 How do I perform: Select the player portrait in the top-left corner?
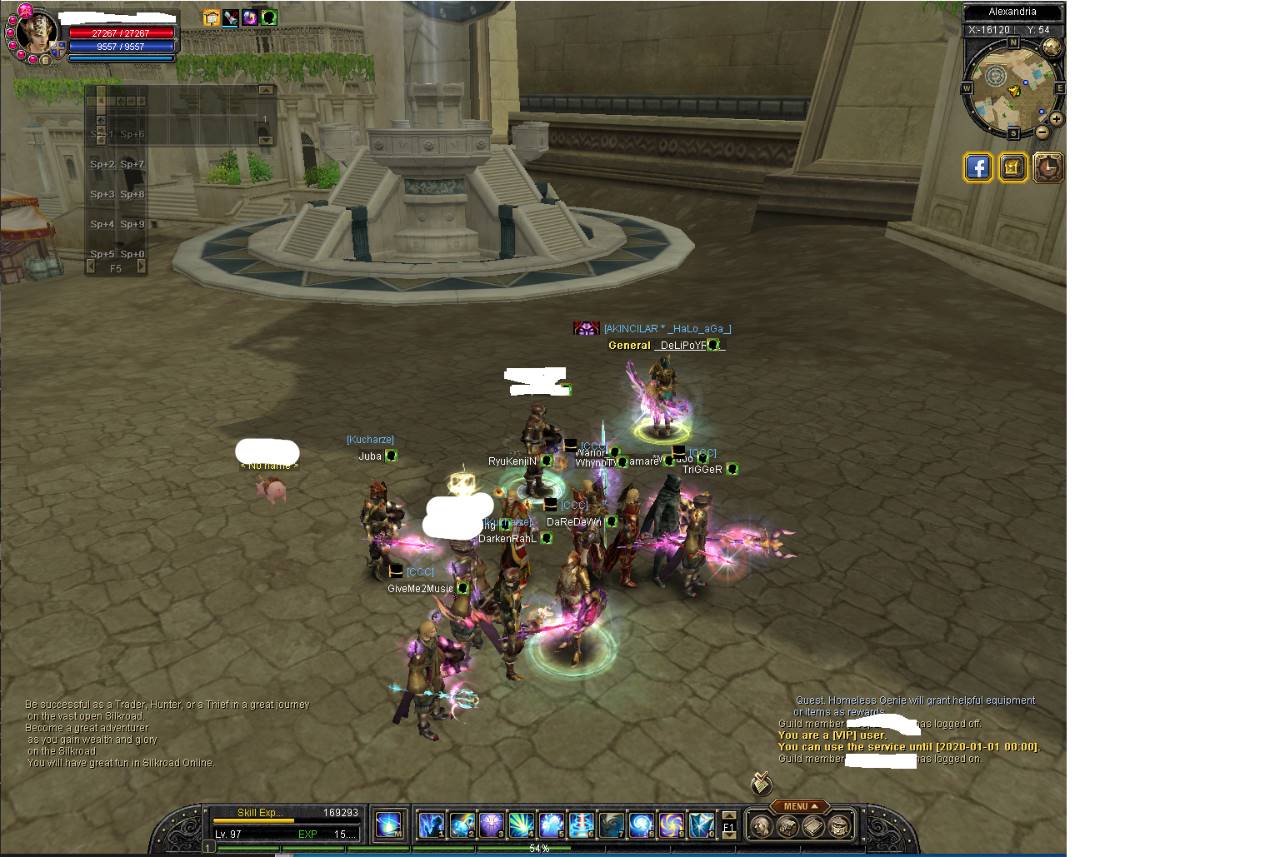tap(37, 35)
